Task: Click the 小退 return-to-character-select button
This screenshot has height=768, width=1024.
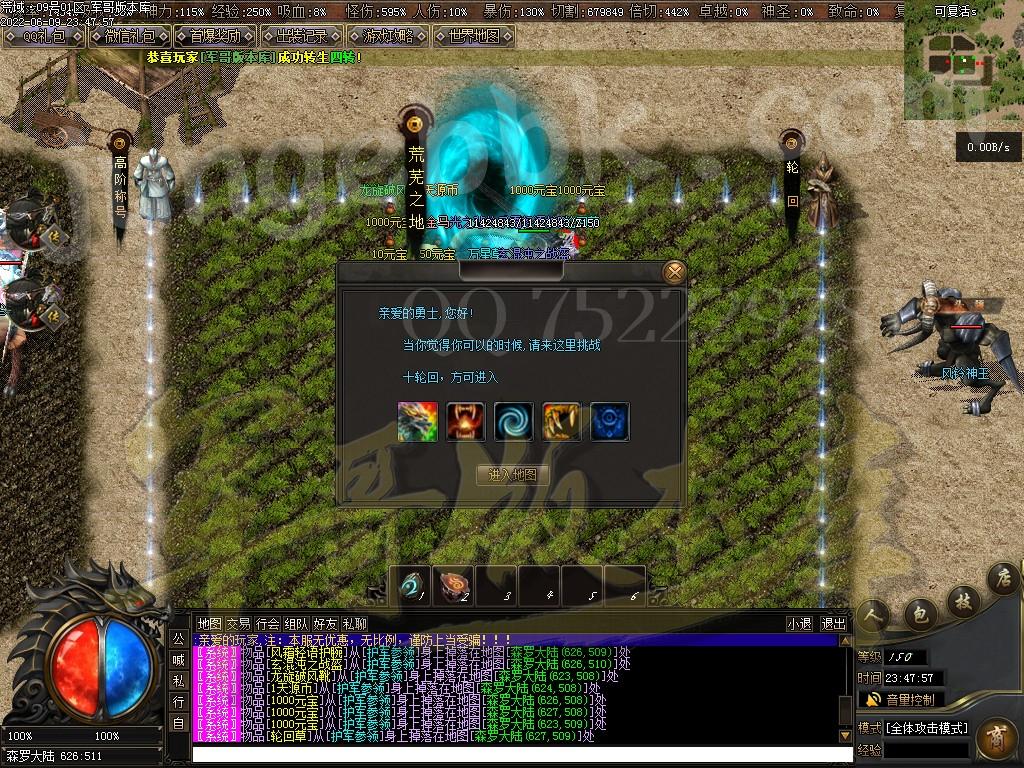Action: coord(799,623)
